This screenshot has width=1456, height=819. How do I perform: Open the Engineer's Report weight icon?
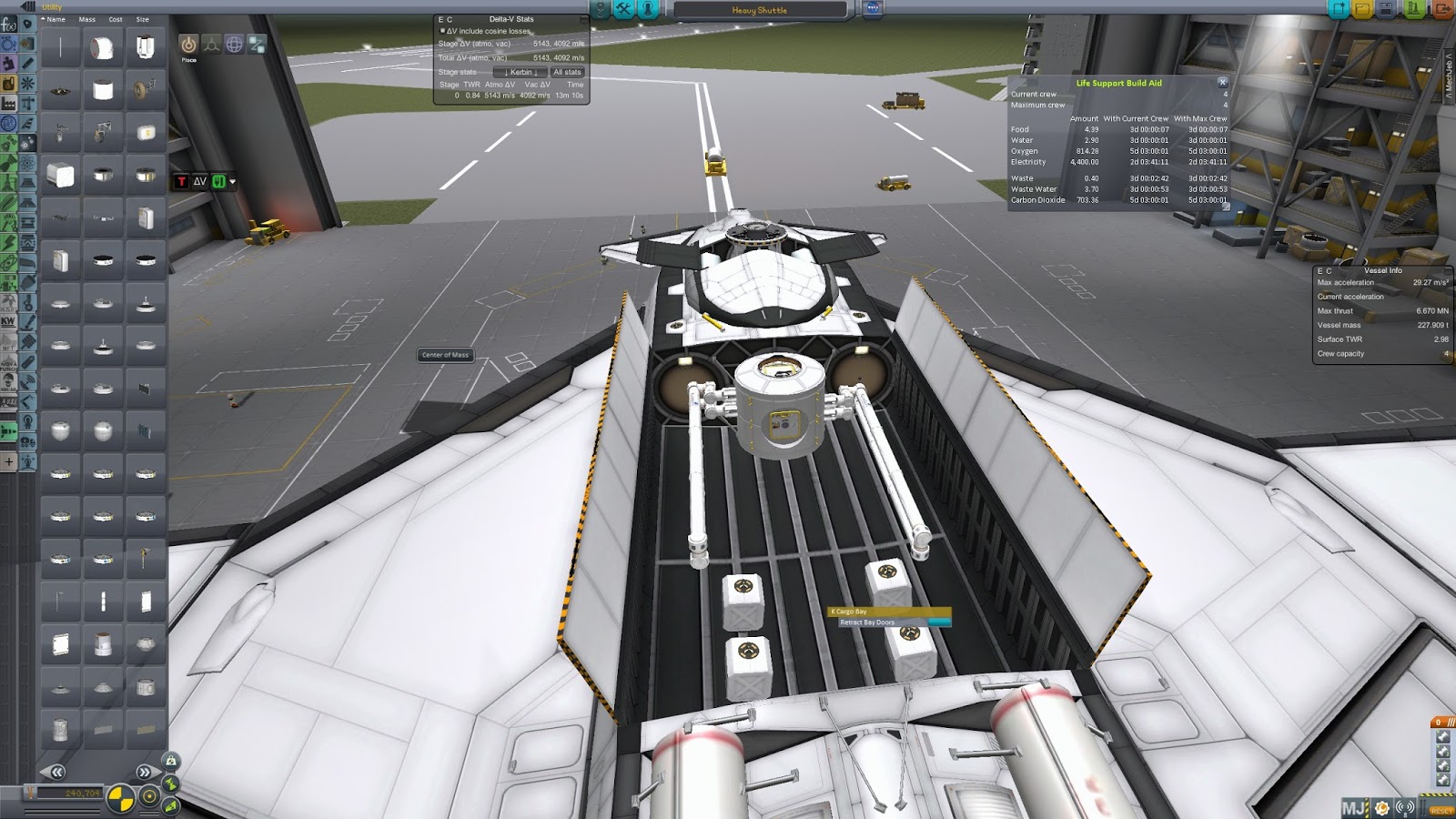tap(171, 762)
